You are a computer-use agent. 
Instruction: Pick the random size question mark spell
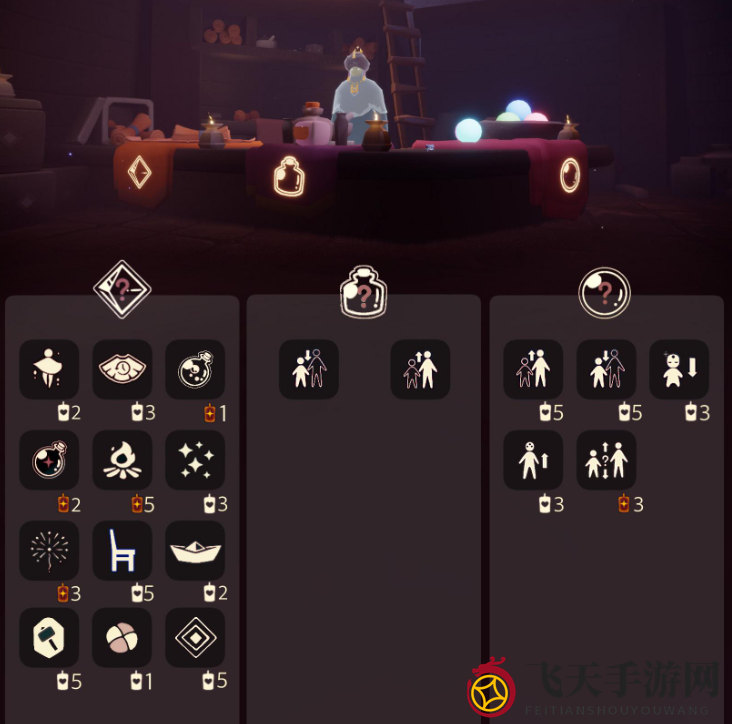[606, 459]
